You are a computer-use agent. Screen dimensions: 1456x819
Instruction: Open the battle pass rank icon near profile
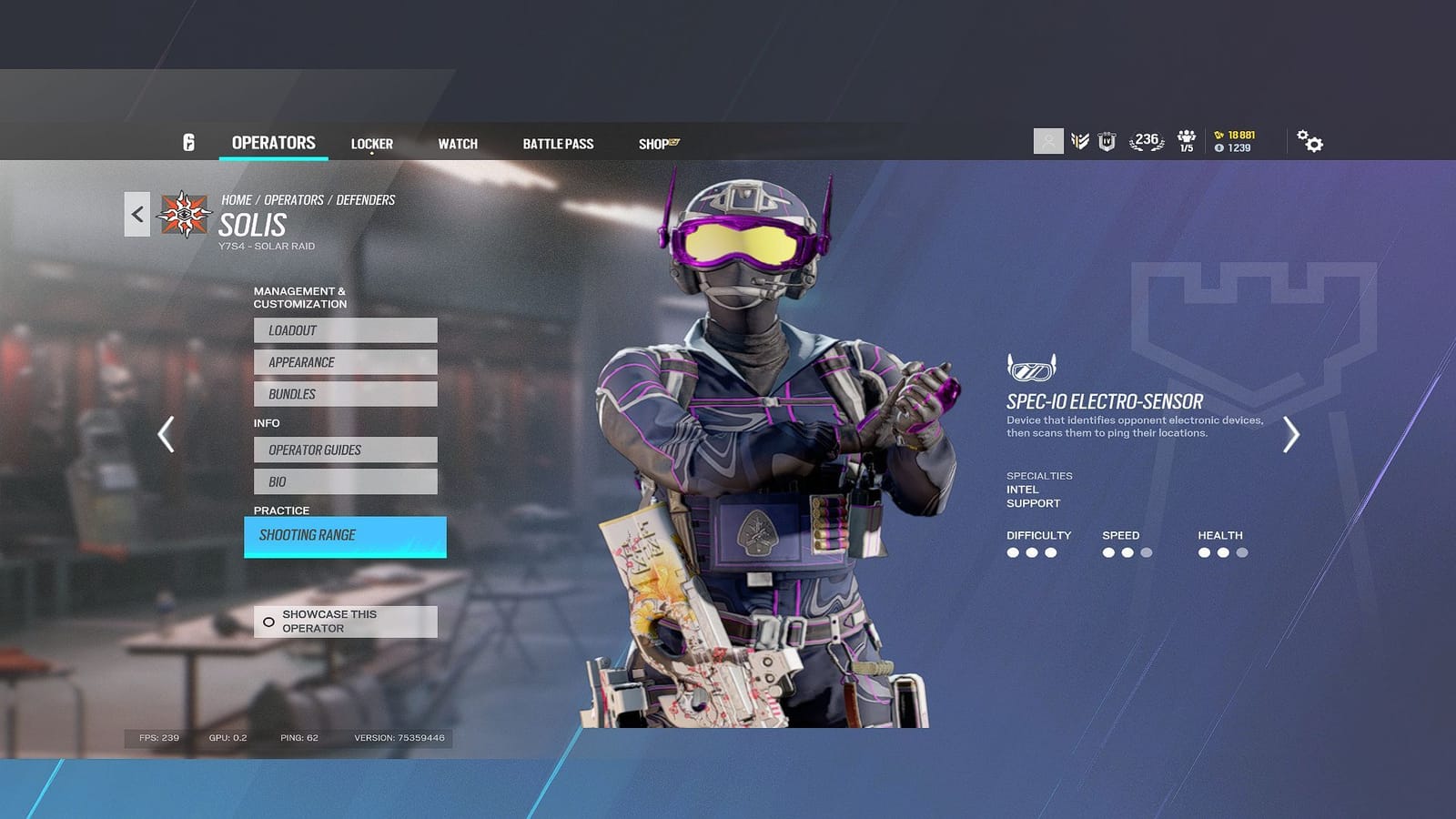click(1080, 141)
